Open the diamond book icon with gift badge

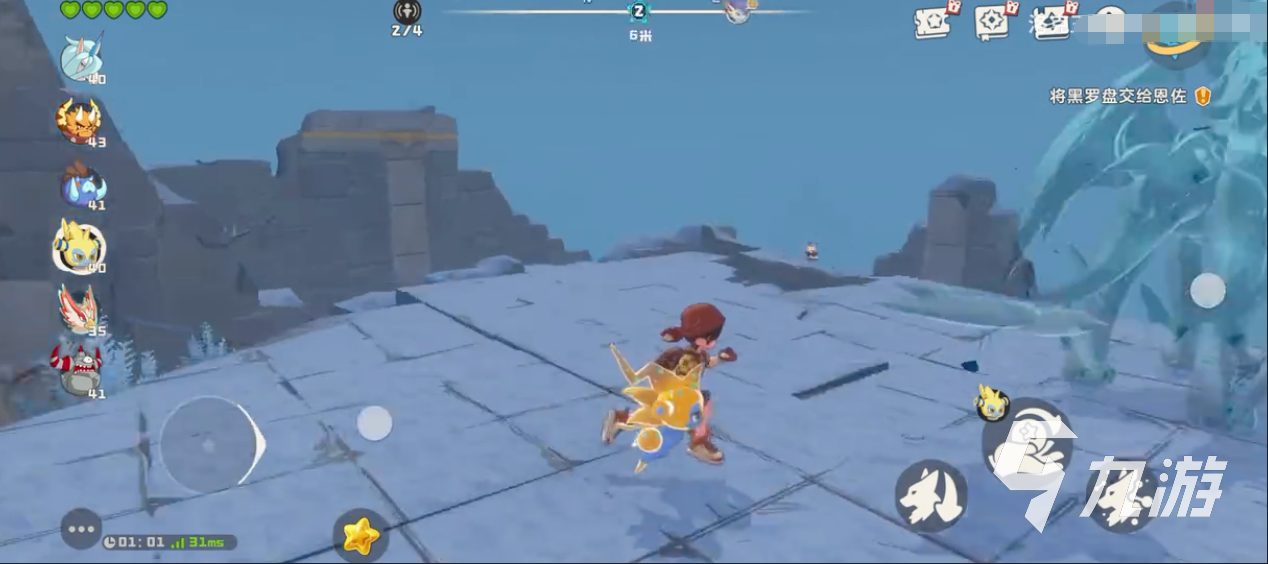click(993, 20)
